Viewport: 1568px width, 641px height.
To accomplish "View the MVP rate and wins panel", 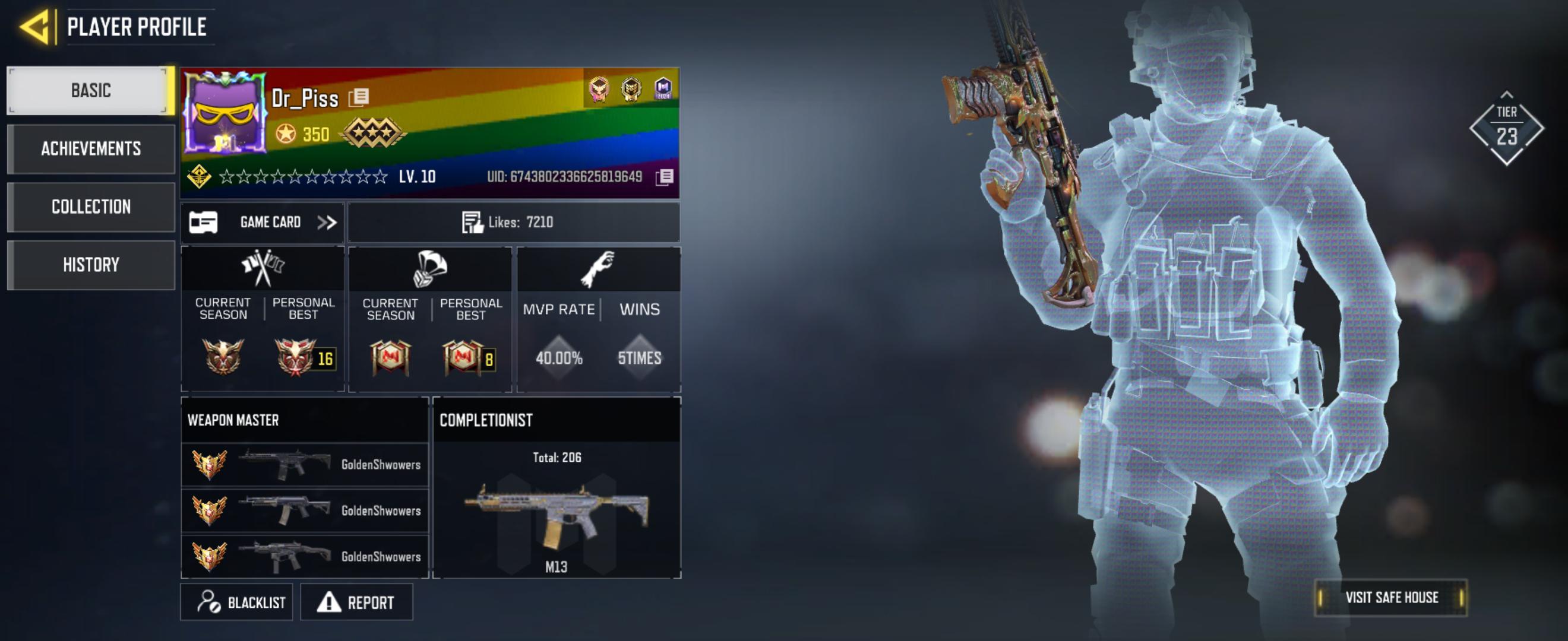I will (x=599, y=319).
